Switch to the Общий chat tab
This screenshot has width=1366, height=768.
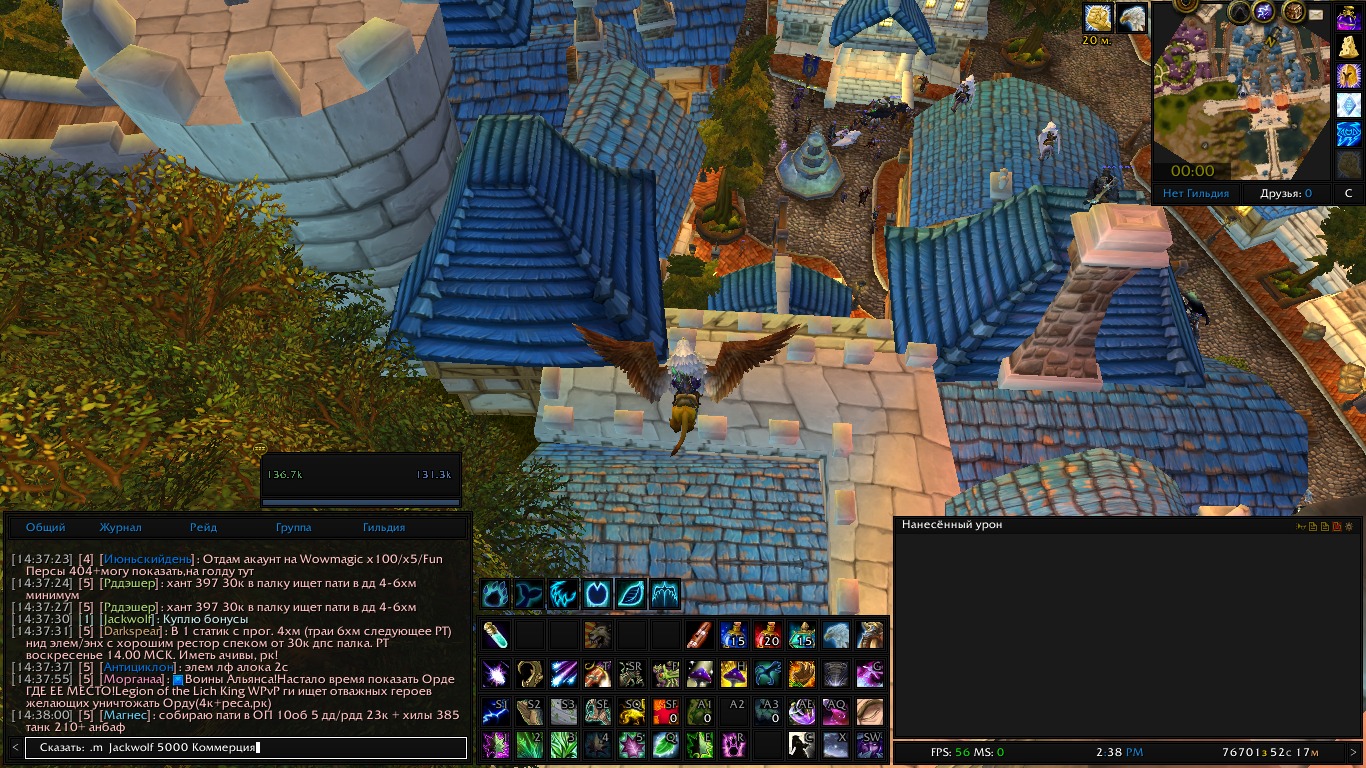tap(46, 527)
